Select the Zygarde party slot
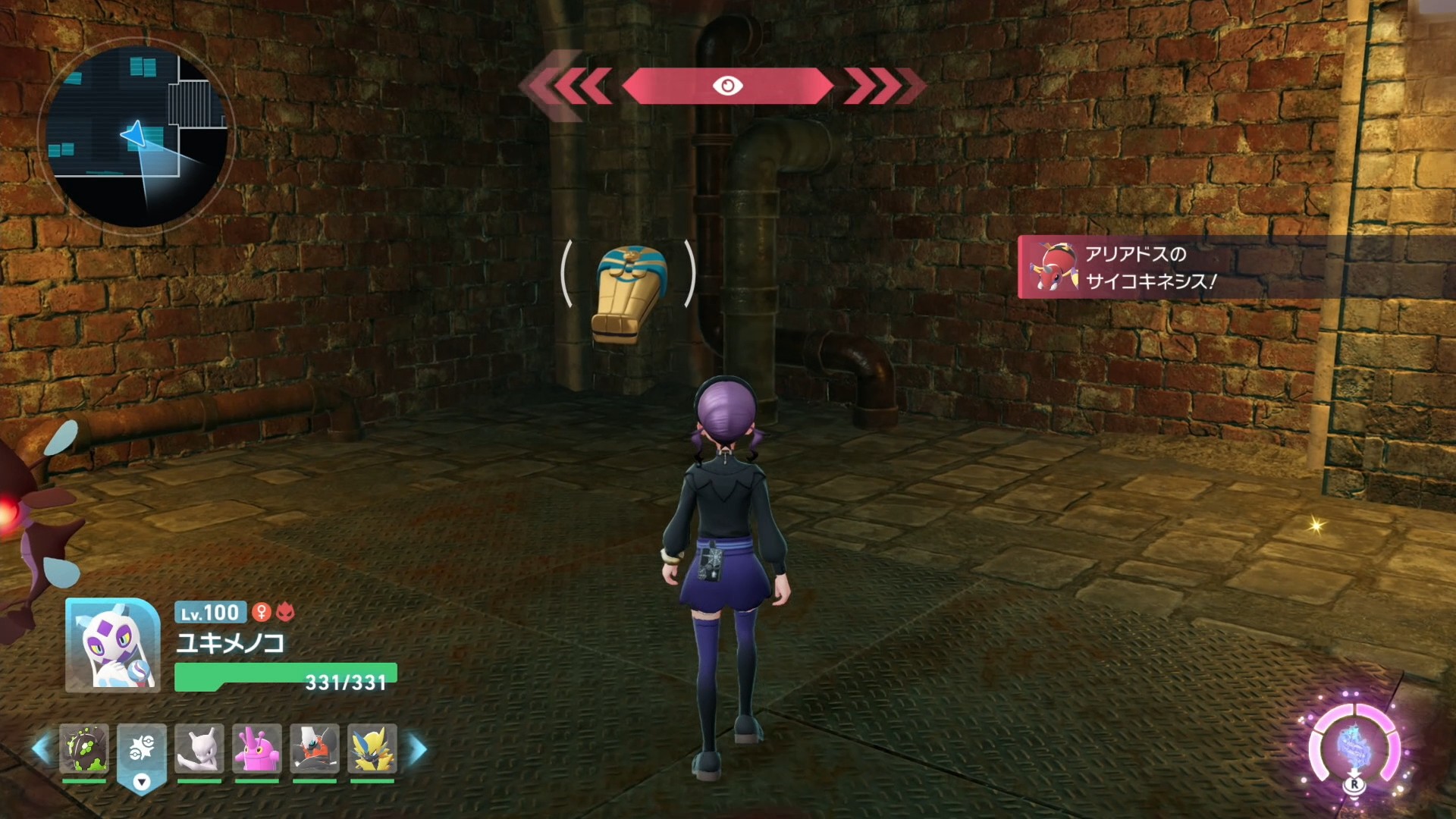 pos(84,748)
